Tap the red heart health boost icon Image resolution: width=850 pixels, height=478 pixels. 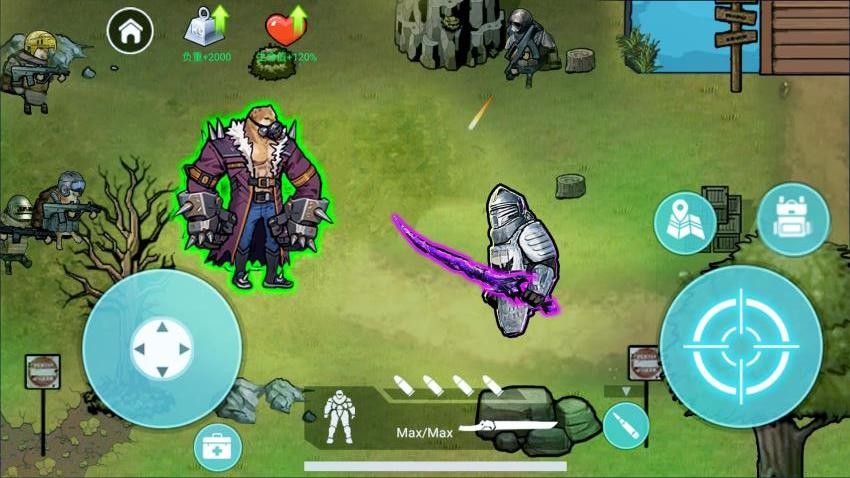point(286,28)
